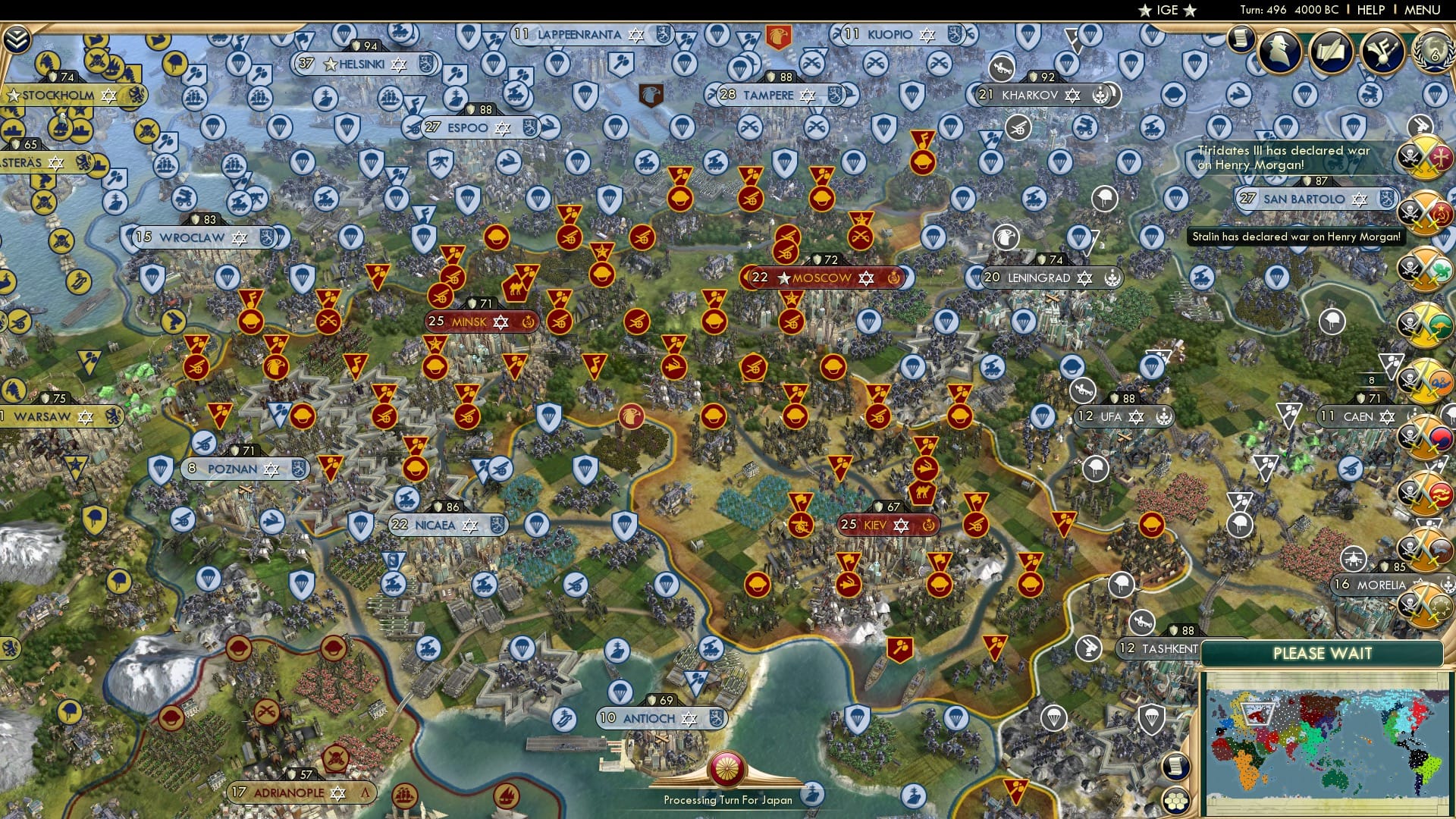Click the war notification with the kangaroo emblem
Viewport: 1456px width, 819px height.
coord(1426,322)
